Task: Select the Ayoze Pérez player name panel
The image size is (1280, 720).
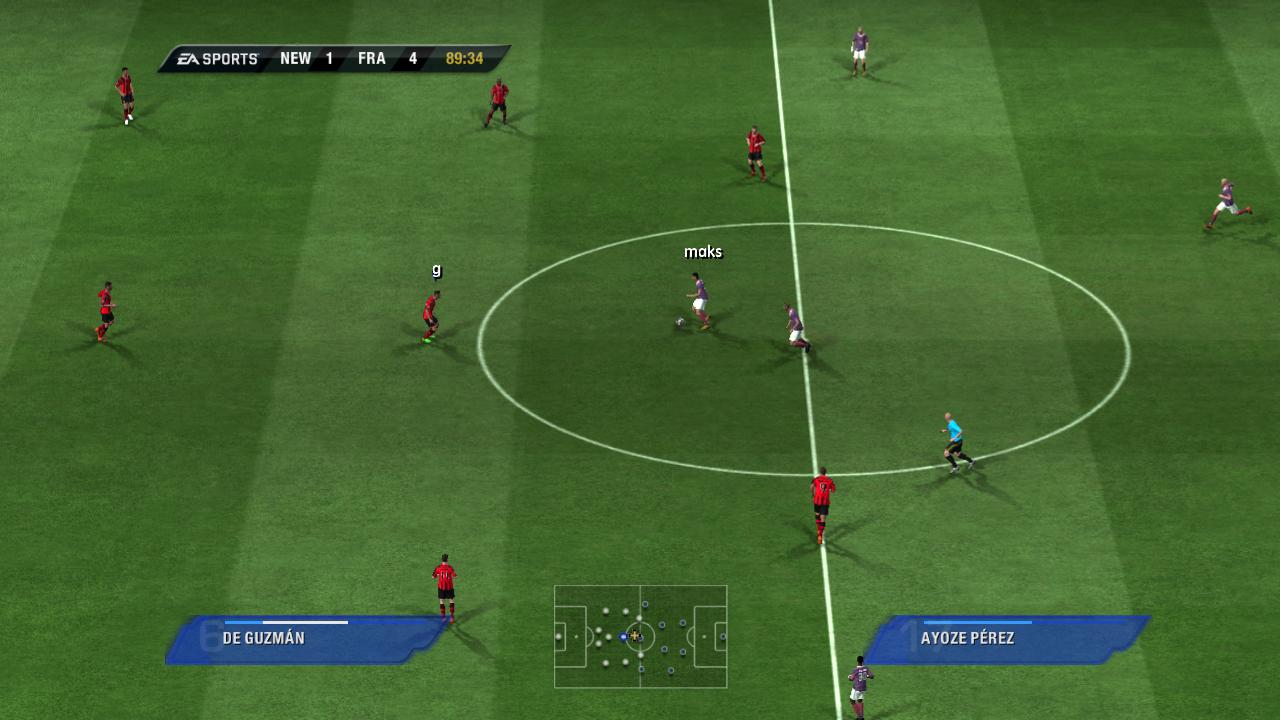Action: point(1005,639)
